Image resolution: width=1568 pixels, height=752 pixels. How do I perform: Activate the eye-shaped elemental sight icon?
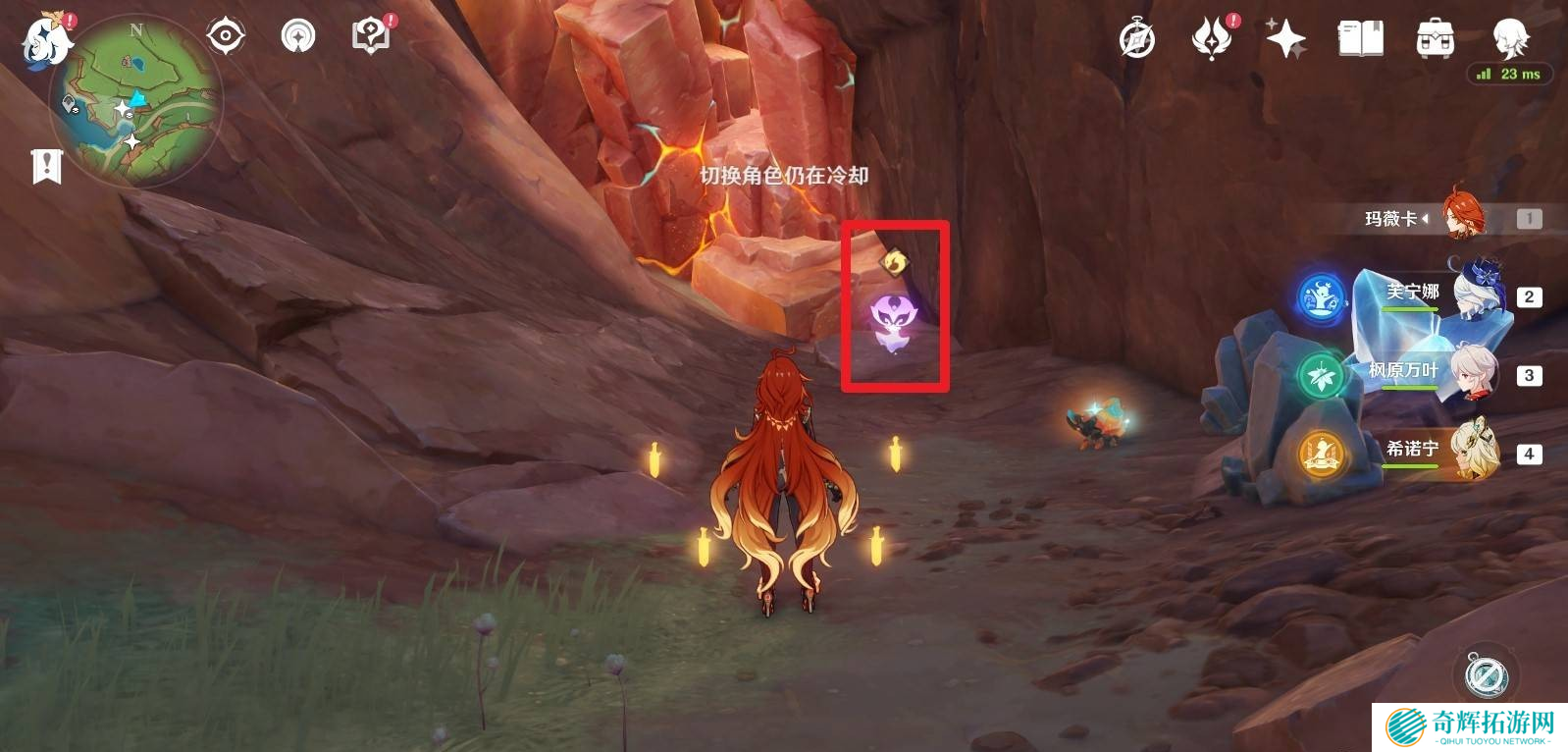click(226, 37)
